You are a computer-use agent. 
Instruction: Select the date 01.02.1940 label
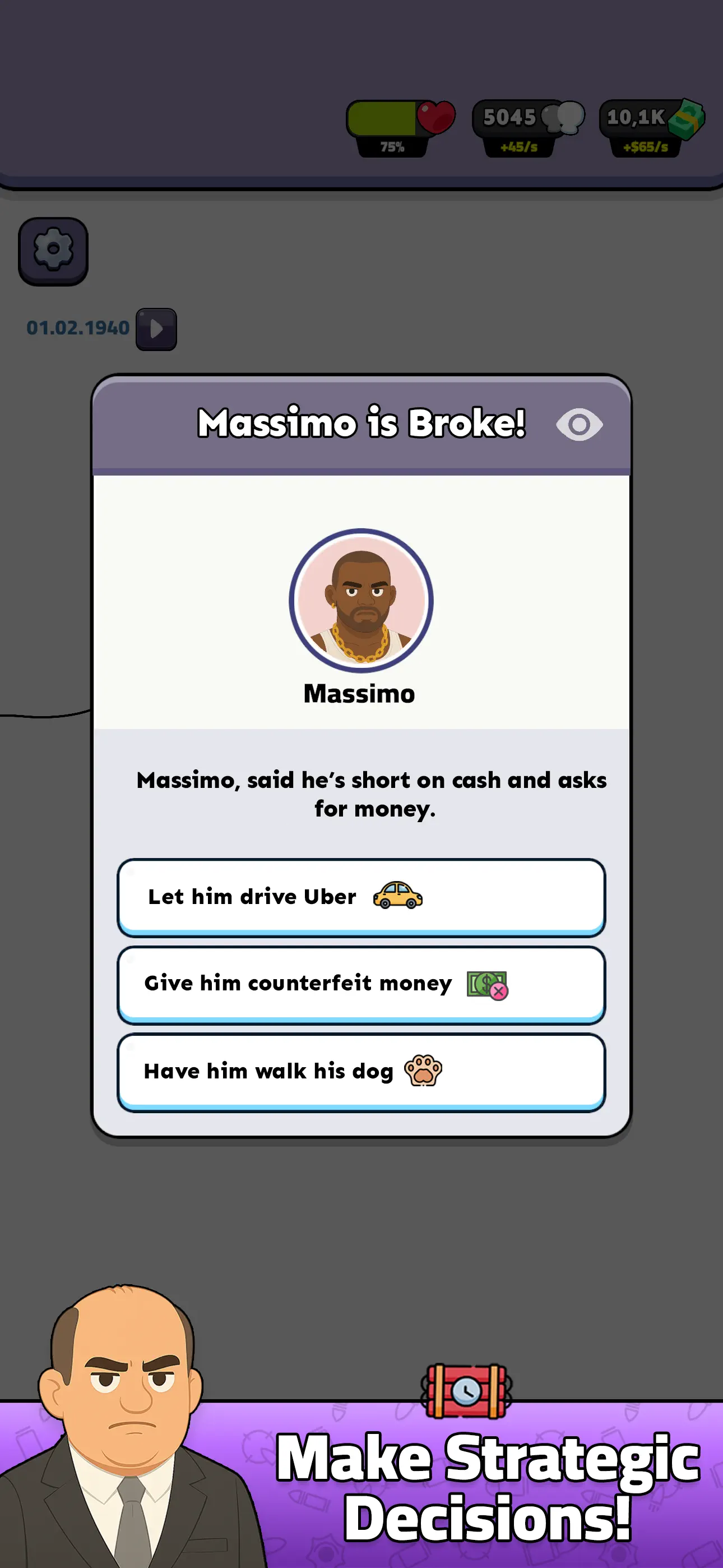point(78,327)
